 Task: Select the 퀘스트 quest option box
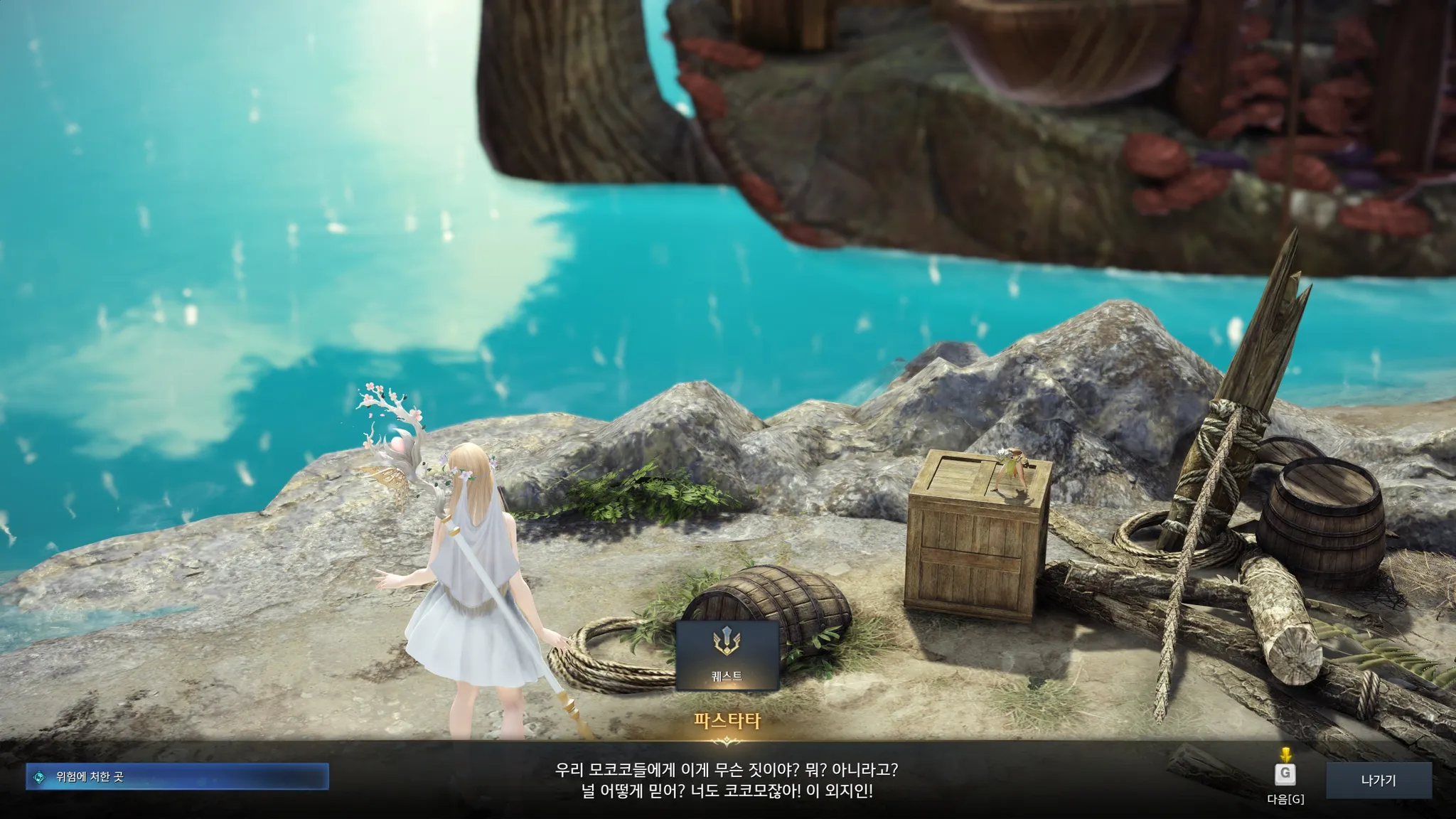727,655
